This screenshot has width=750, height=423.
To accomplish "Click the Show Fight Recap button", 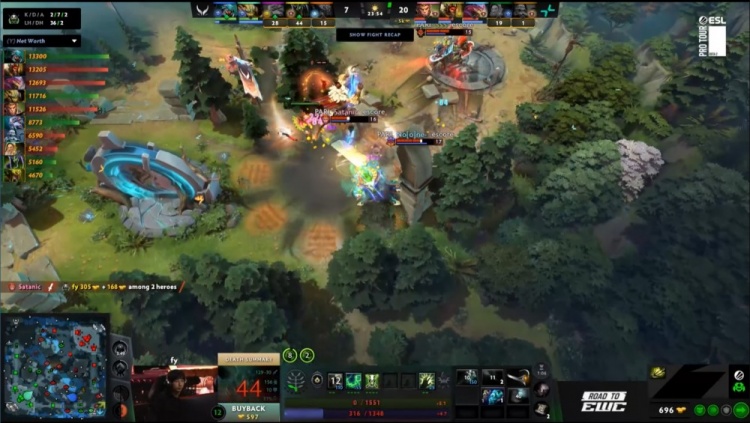I will [374, 34].
